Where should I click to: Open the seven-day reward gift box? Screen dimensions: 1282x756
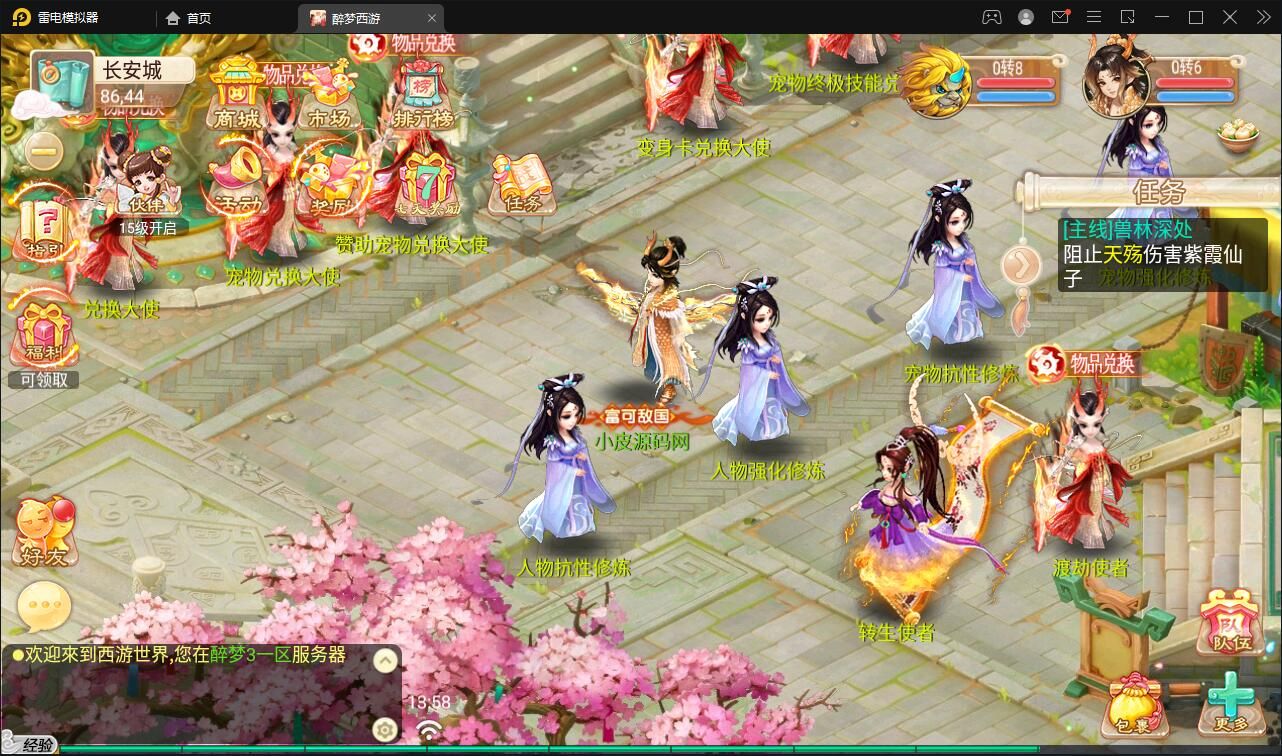[x=428, y=184]
